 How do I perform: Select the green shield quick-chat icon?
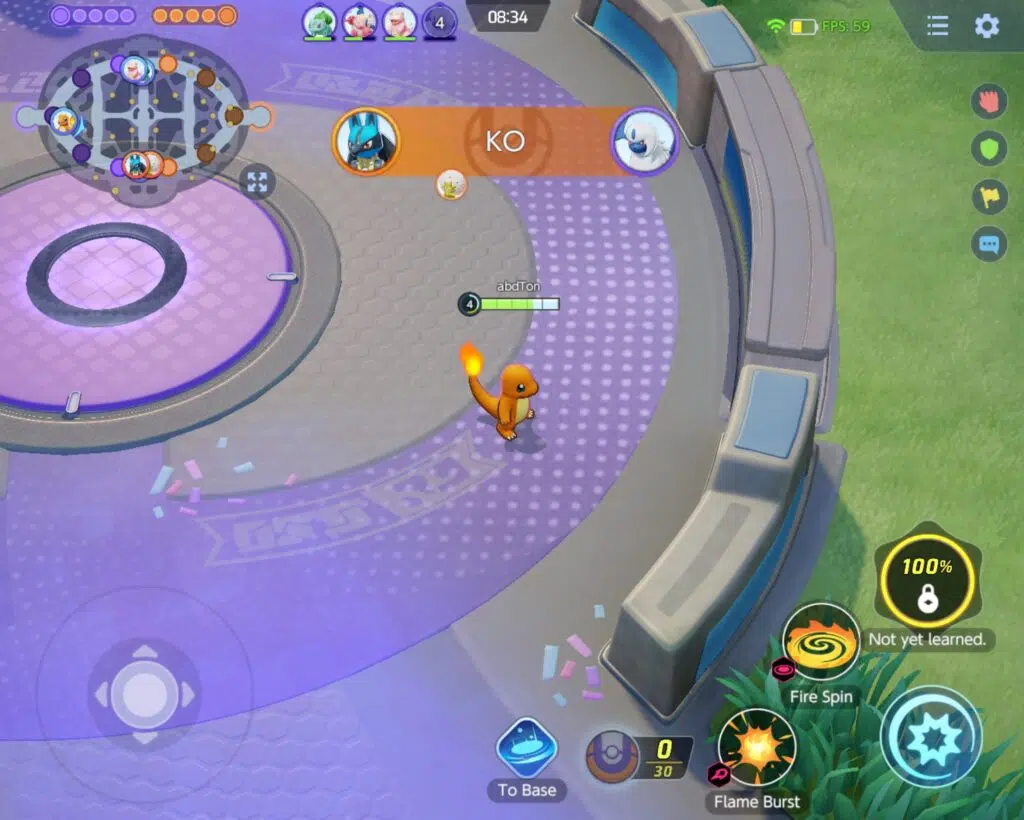[x=989, y=149]
